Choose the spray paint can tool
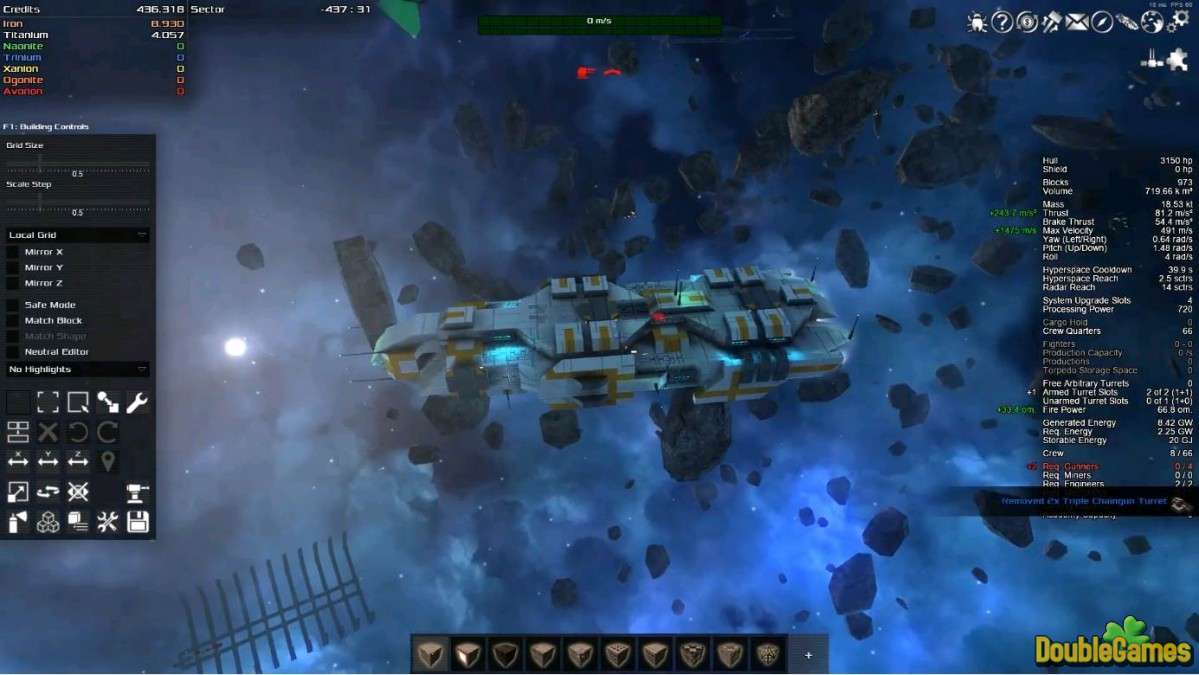This screenshot has width=1199, height=675. [x=18, y=521]
